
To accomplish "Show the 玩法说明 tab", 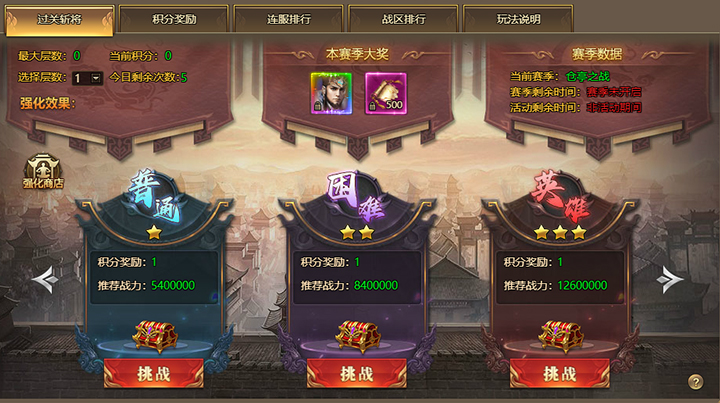I will point(519,19).
